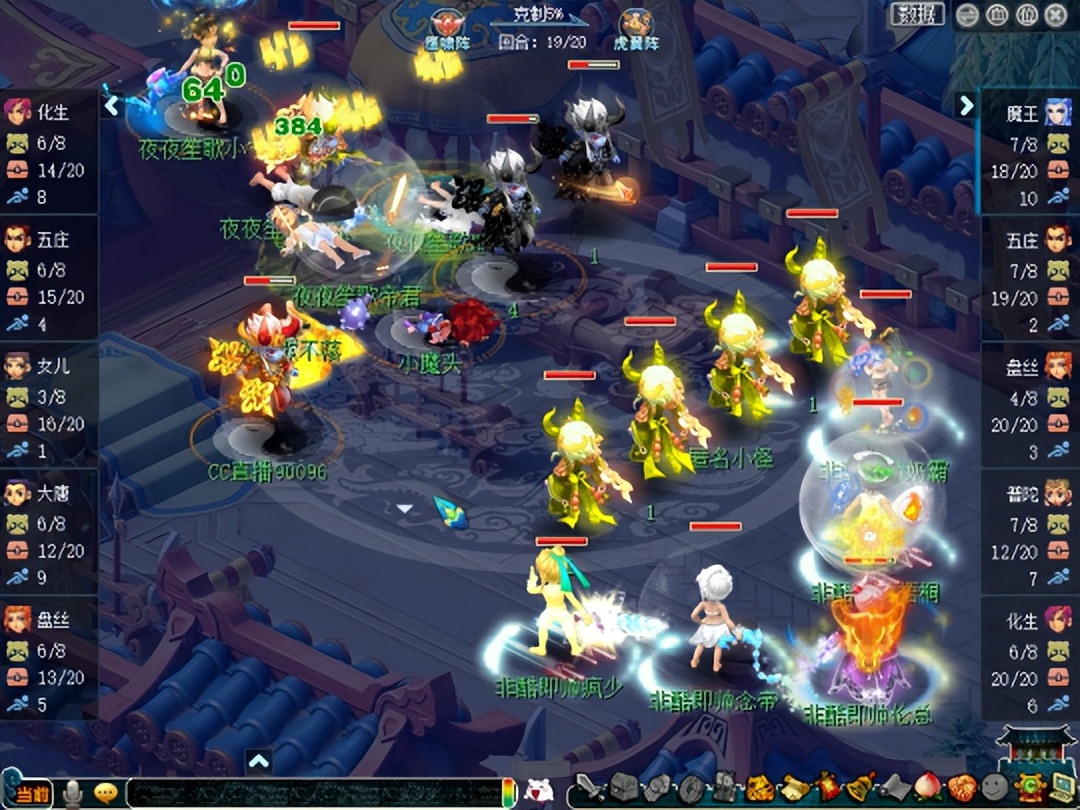Activate the microphone voice chat icon
Image resolution: width=1080 pixels, height=810 pixels.
tap(72, 793)
